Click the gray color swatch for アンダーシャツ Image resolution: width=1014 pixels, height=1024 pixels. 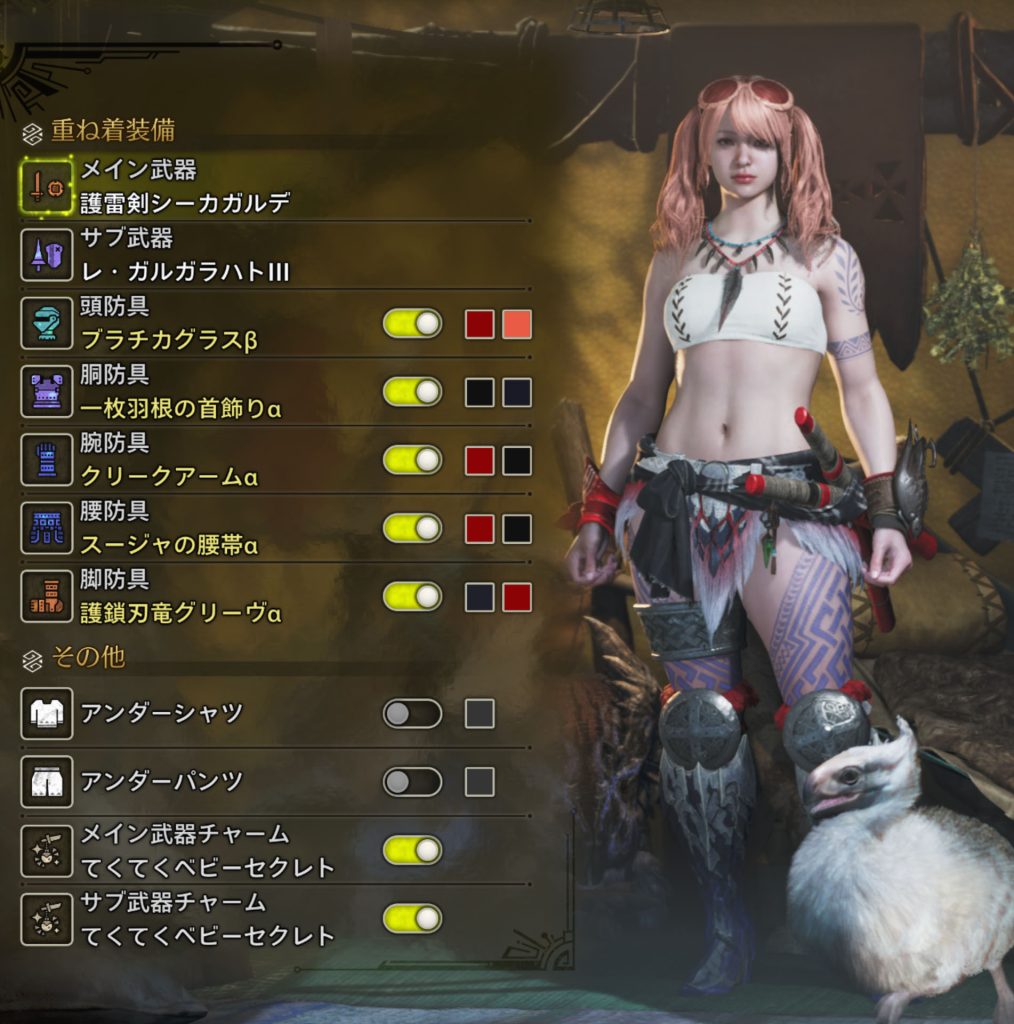coord(480,713)
